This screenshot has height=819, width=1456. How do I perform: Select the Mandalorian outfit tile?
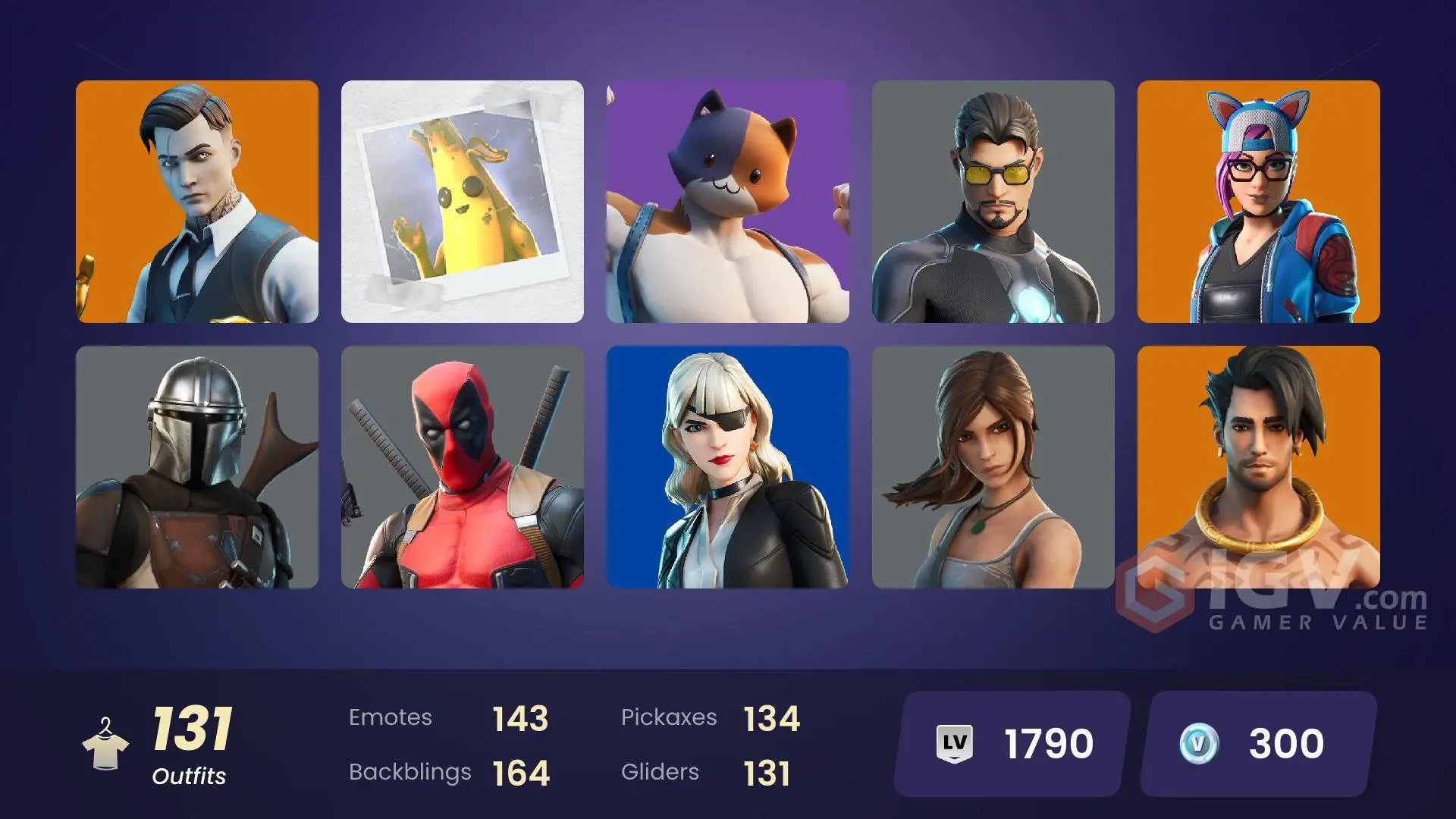pyautogui.click(x=197, y=467)
